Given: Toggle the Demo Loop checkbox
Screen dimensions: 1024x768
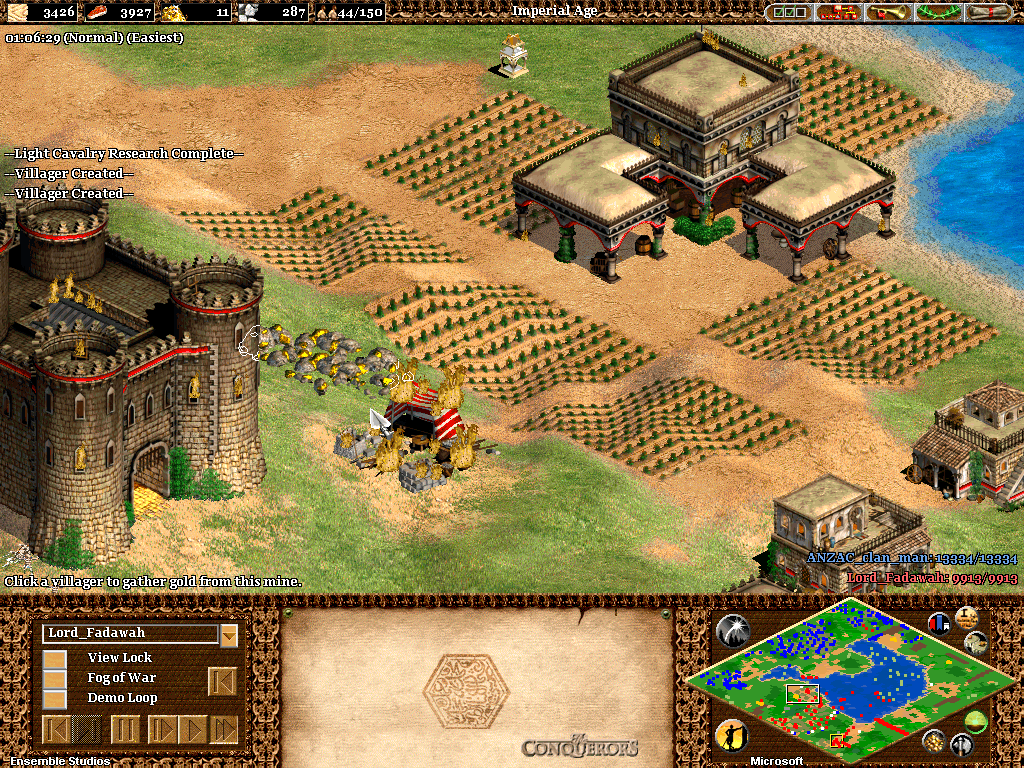Looking at the screenshot, I should 55,698.
